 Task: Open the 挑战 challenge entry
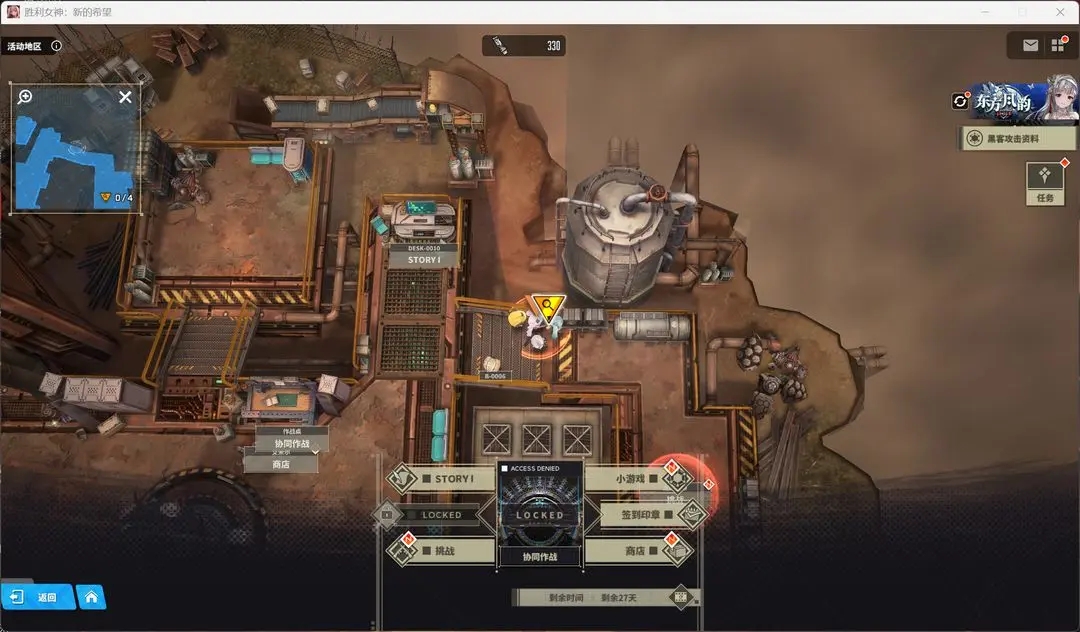click(444, 551)
